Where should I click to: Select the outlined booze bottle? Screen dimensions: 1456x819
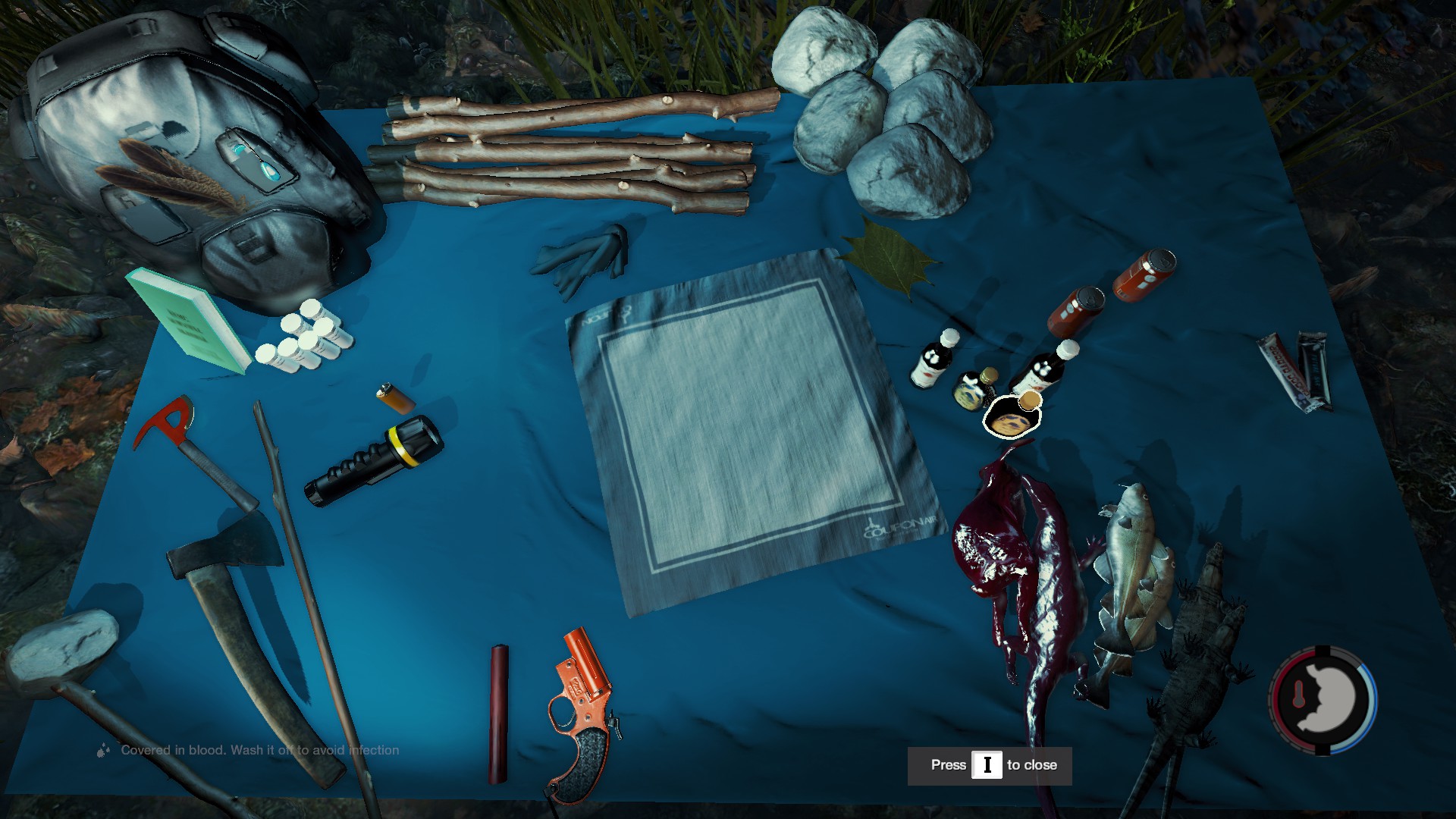click(x=1013, y=416)
